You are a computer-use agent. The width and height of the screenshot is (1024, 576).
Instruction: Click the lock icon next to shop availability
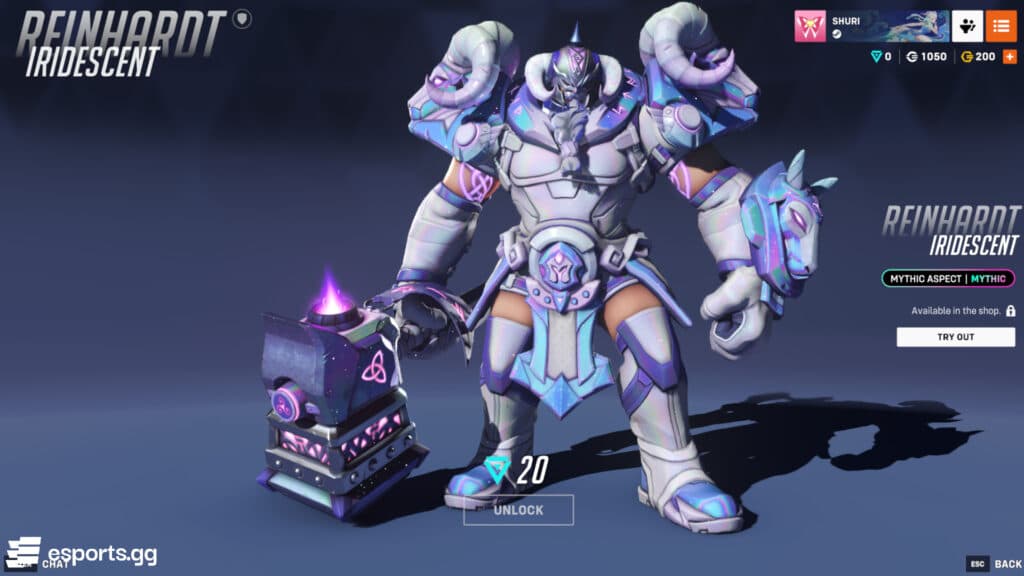coord(1010,311)
